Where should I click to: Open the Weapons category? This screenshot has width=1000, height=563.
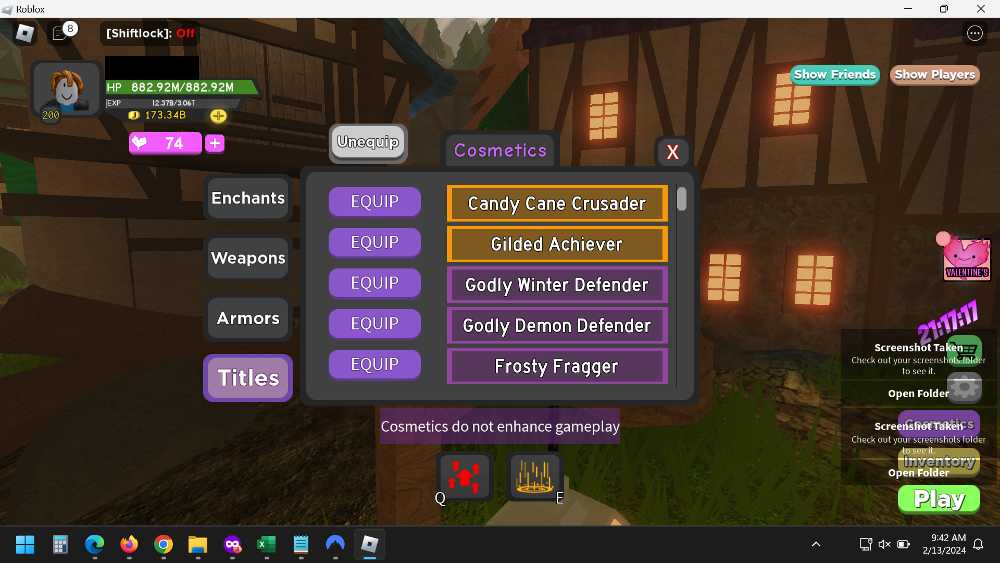pos(248,258)
